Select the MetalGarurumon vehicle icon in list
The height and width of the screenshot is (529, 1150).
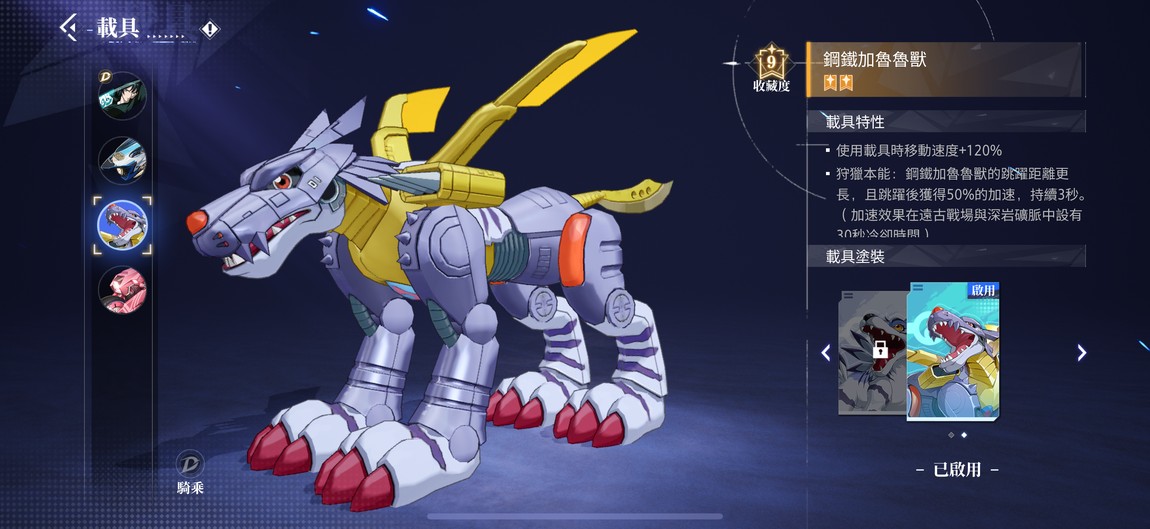[123, 225]
